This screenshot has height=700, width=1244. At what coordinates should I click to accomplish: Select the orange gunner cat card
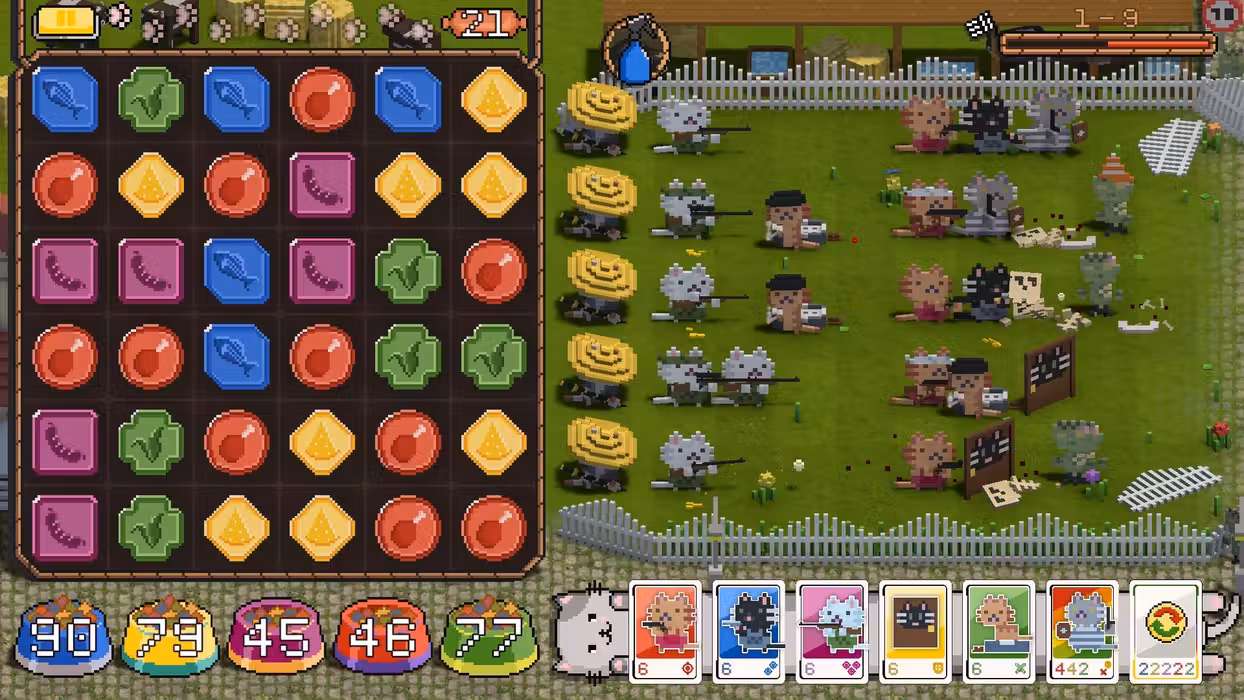[667, 632]
